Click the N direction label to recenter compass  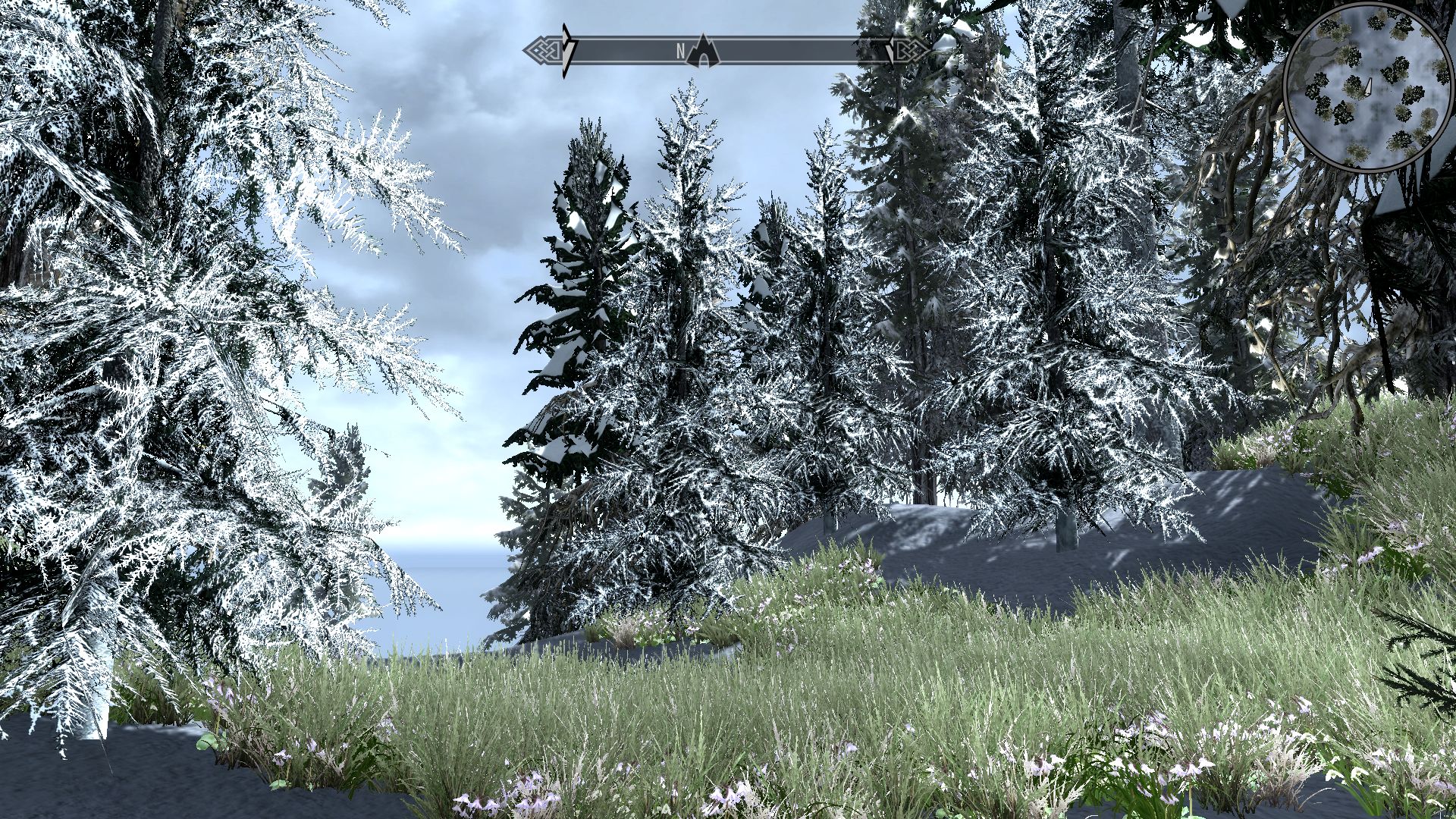(681, 49)
